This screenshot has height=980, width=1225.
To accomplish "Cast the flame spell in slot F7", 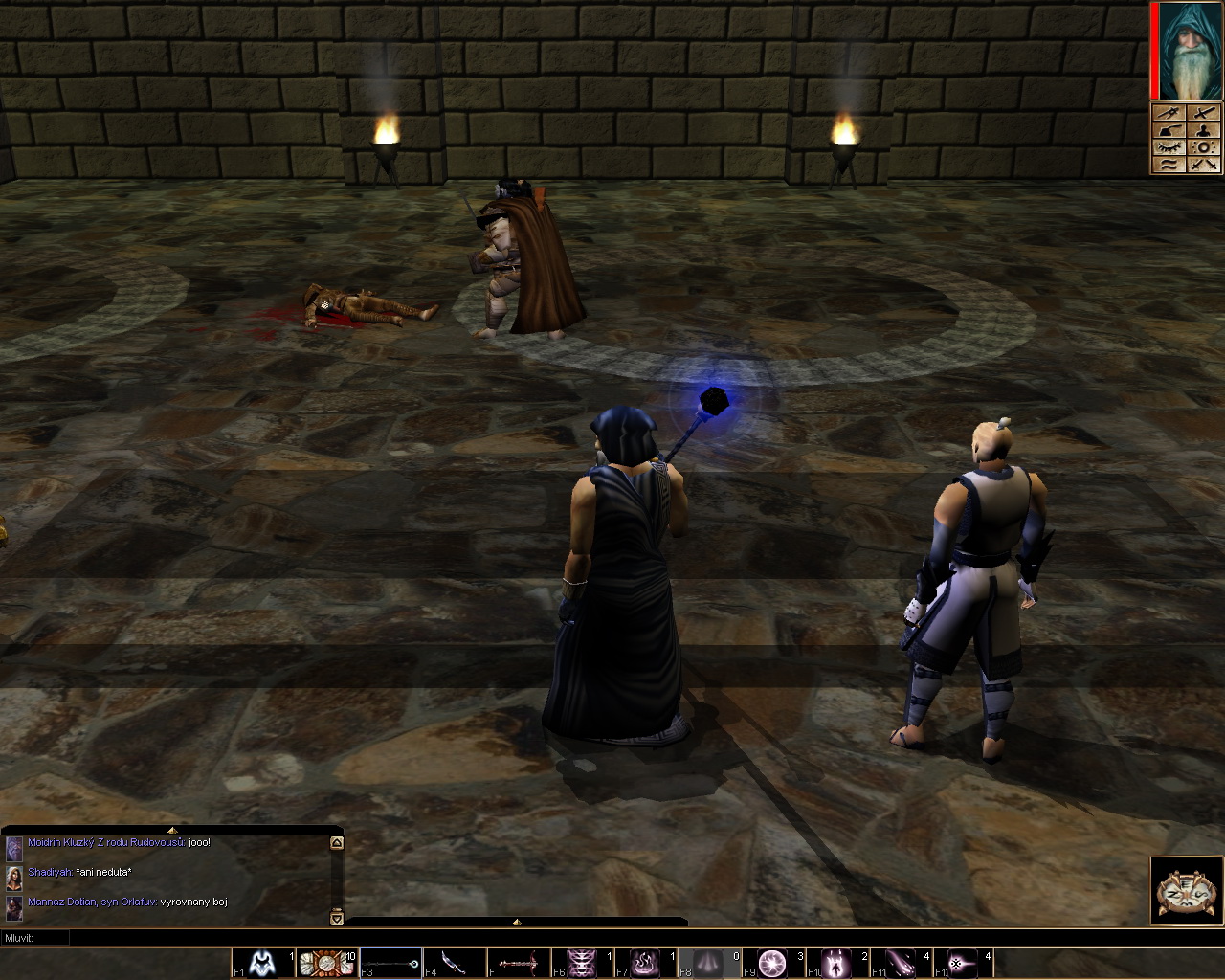I will pyautogui.click(x=645, y=963).
